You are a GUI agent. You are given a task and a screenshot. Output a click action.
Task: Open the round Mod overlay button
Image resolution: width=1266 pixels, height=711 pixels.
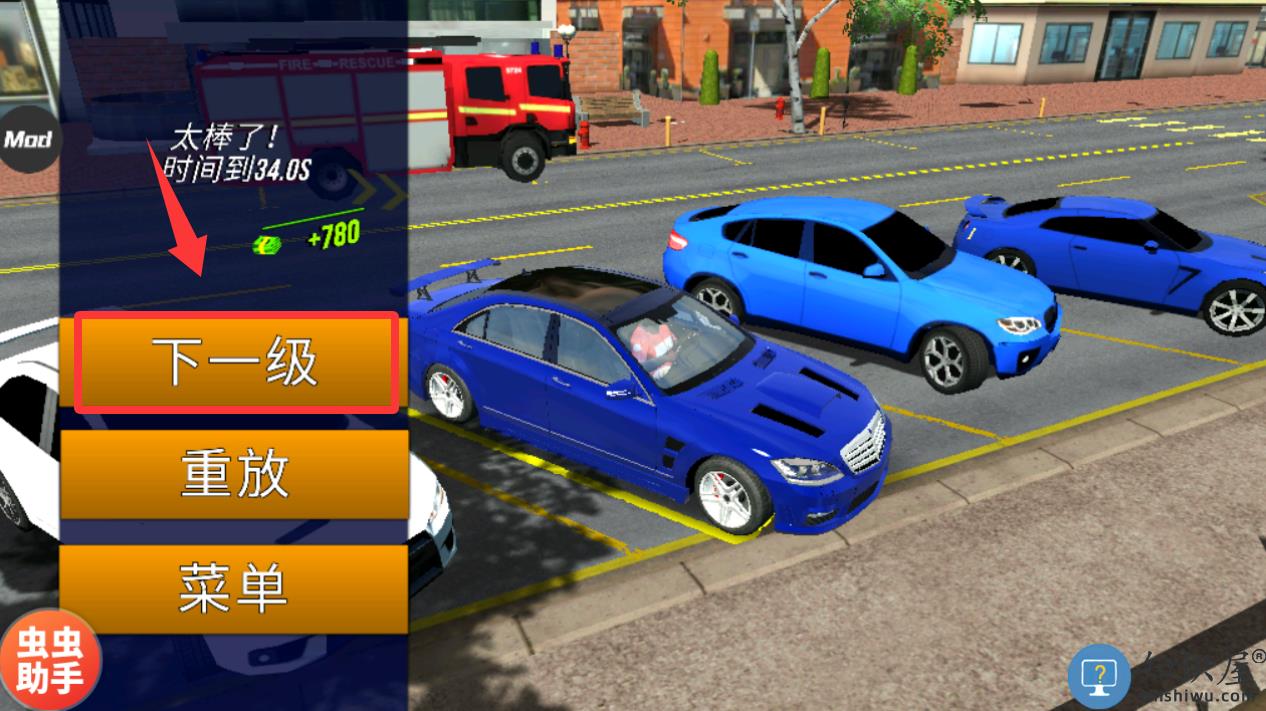coord(27,139)
